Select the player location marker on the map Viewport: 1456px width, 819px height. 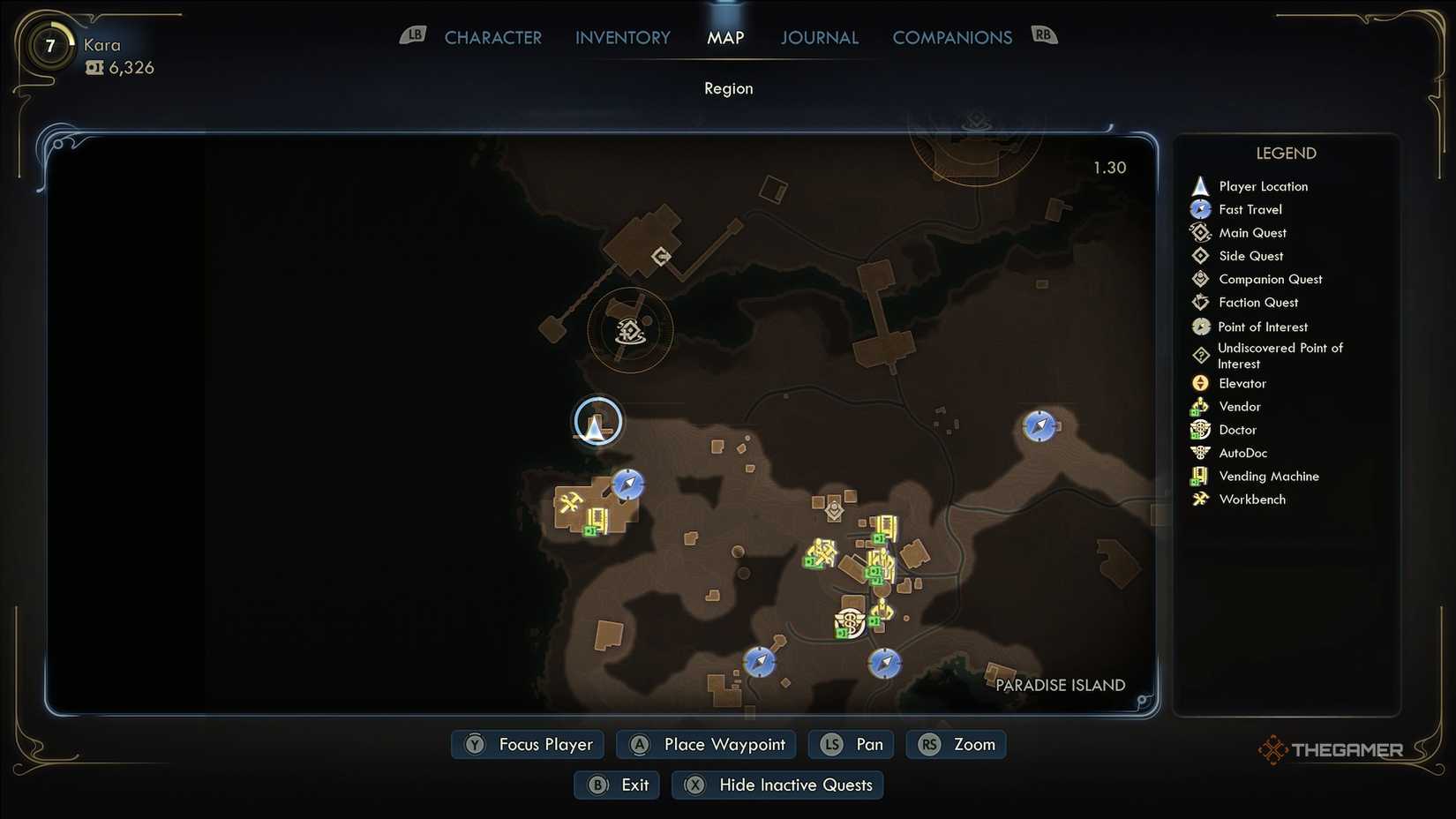597,423
